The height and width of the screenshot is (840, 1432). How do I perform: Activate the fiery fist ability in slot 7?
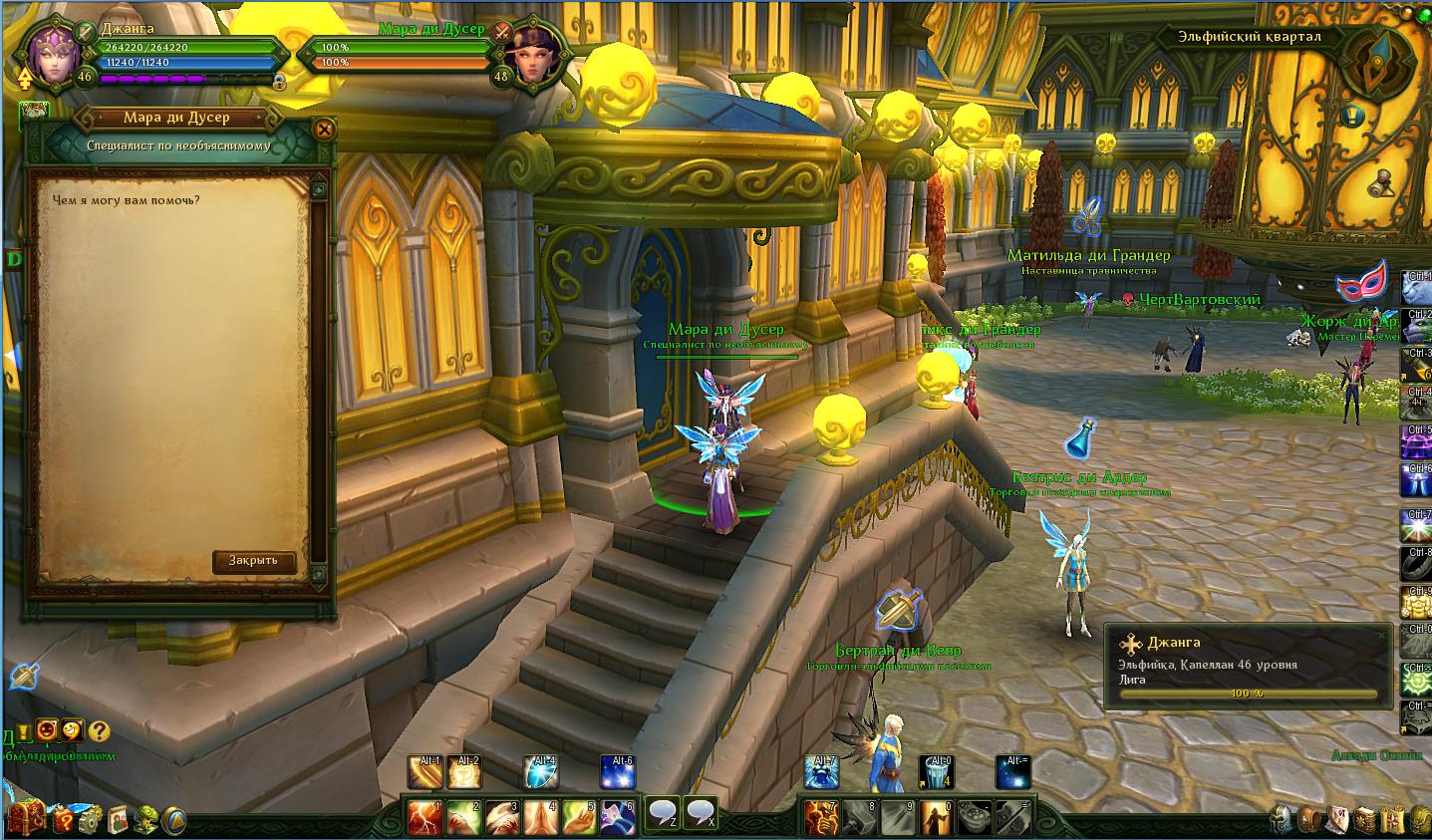click(x=821, y=818)
